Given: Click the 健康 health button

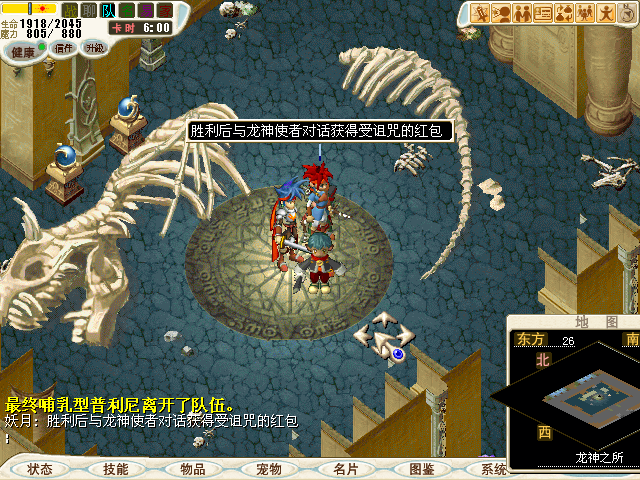Looking at the screenshot, I should pyautogui.click(x=23, y=50).
